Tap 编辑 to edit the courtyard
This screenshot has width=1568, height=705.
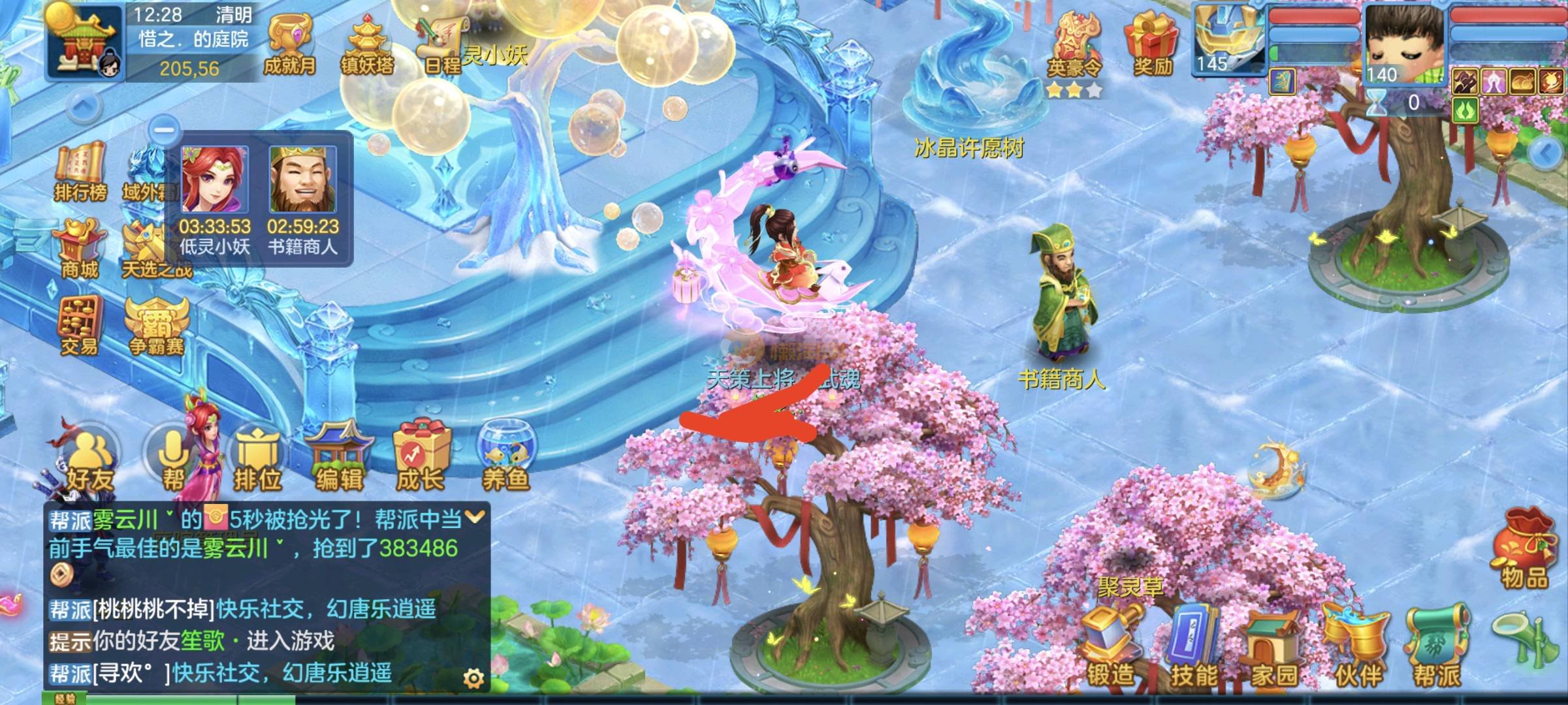coord(339,457)
